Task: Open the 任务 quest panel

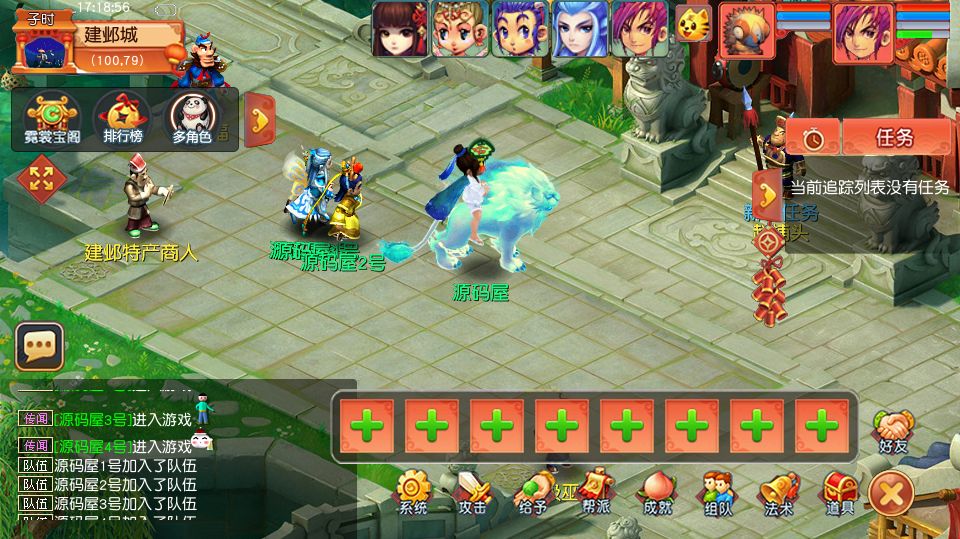Action: coord(895,137)
